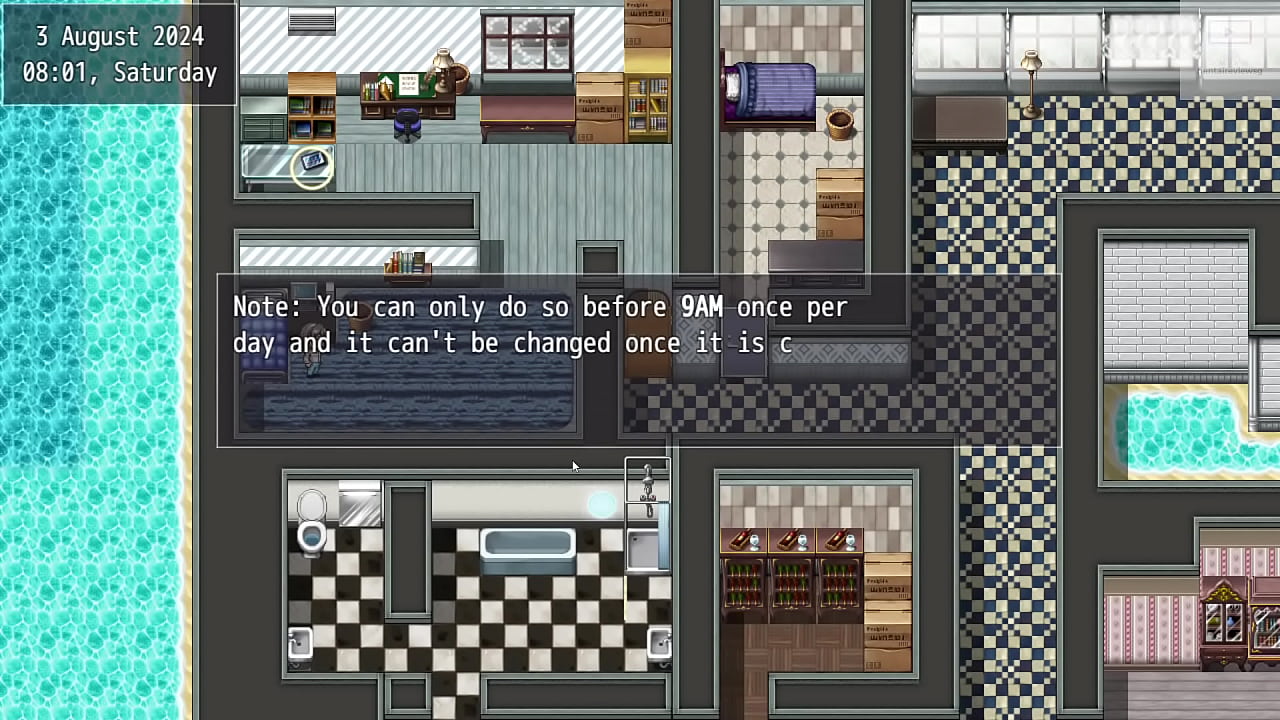Advance the note dialogue message box
Screen dimensions: 1280x720
pyautogui.click(x=638, y=360)
